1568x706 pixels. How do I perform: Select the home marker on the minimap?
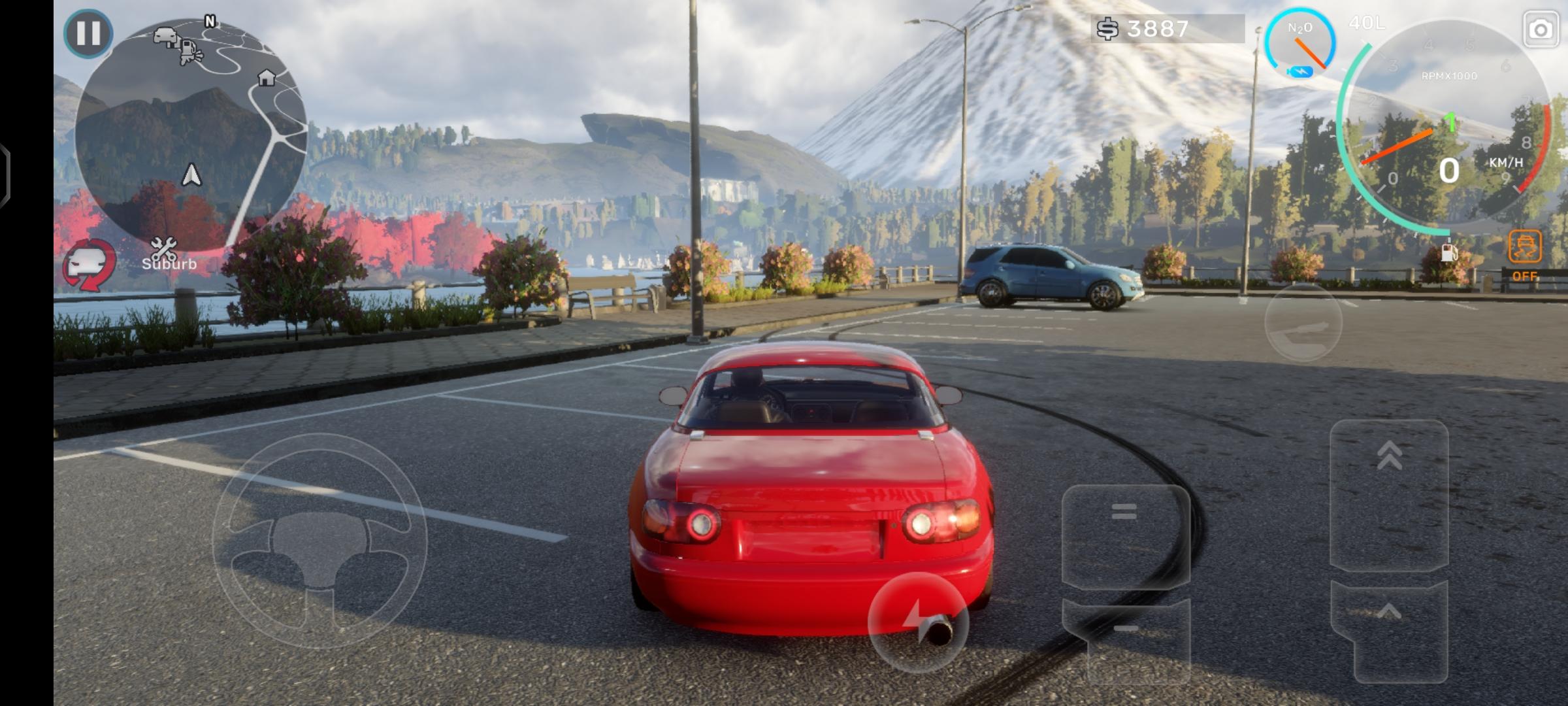coord(266,78)
